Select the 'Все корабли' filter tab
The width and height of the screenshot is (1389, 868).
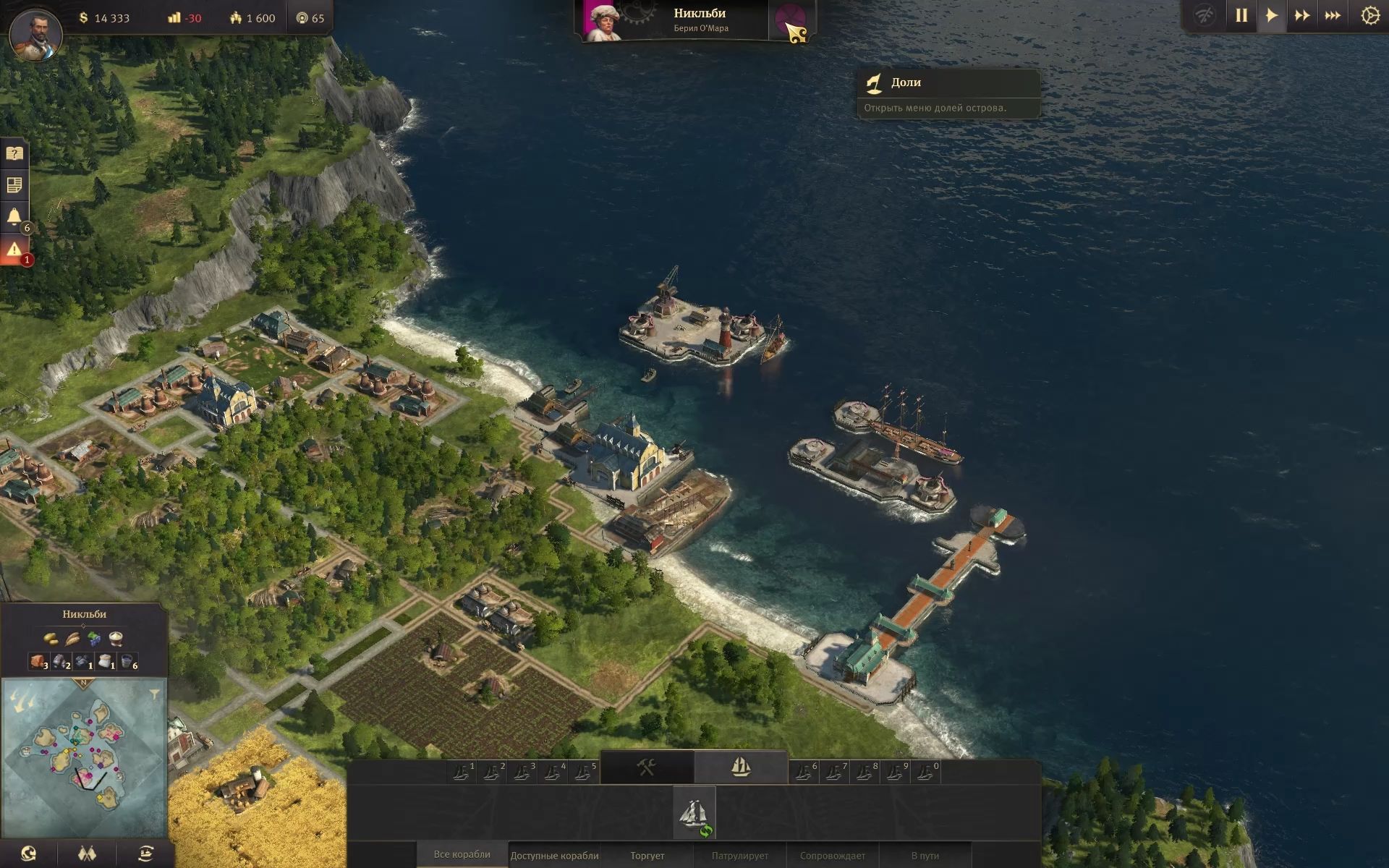[x=462, y=855]
